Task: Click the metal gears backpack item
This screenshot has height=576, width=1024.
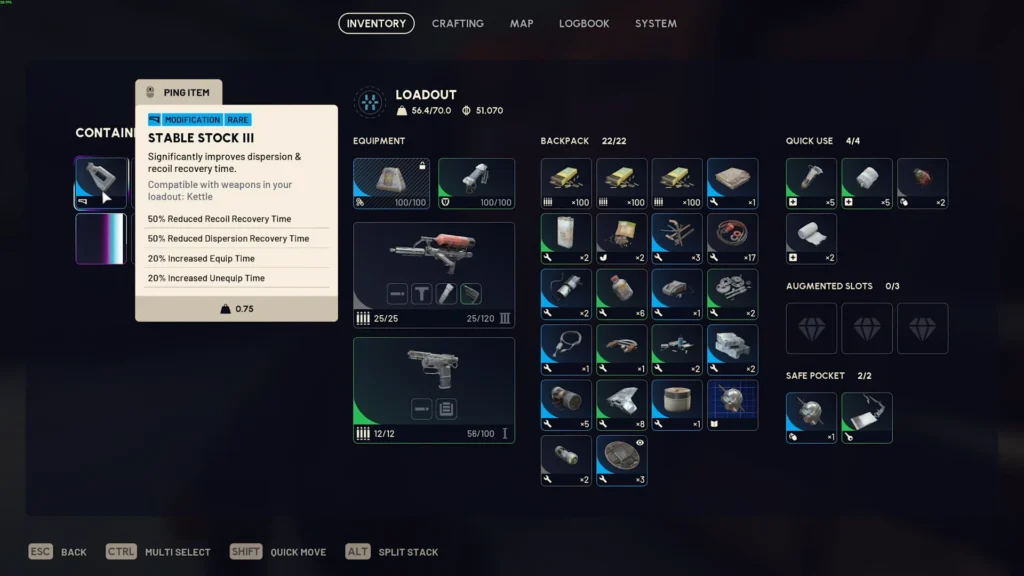Action: coord(732,293)
